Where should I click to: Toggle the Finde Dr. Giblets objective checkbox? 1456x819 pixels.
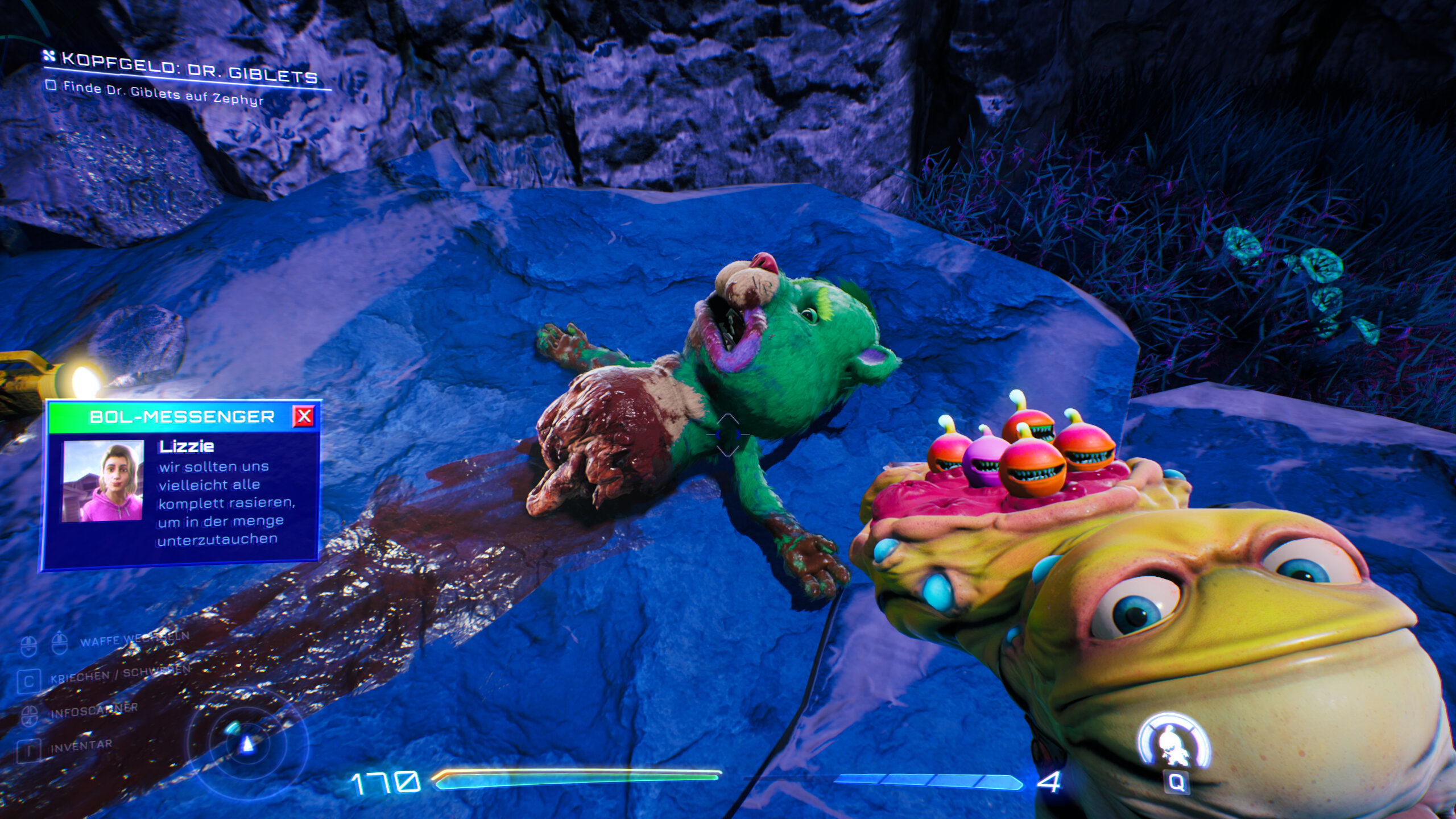point(51,86)
